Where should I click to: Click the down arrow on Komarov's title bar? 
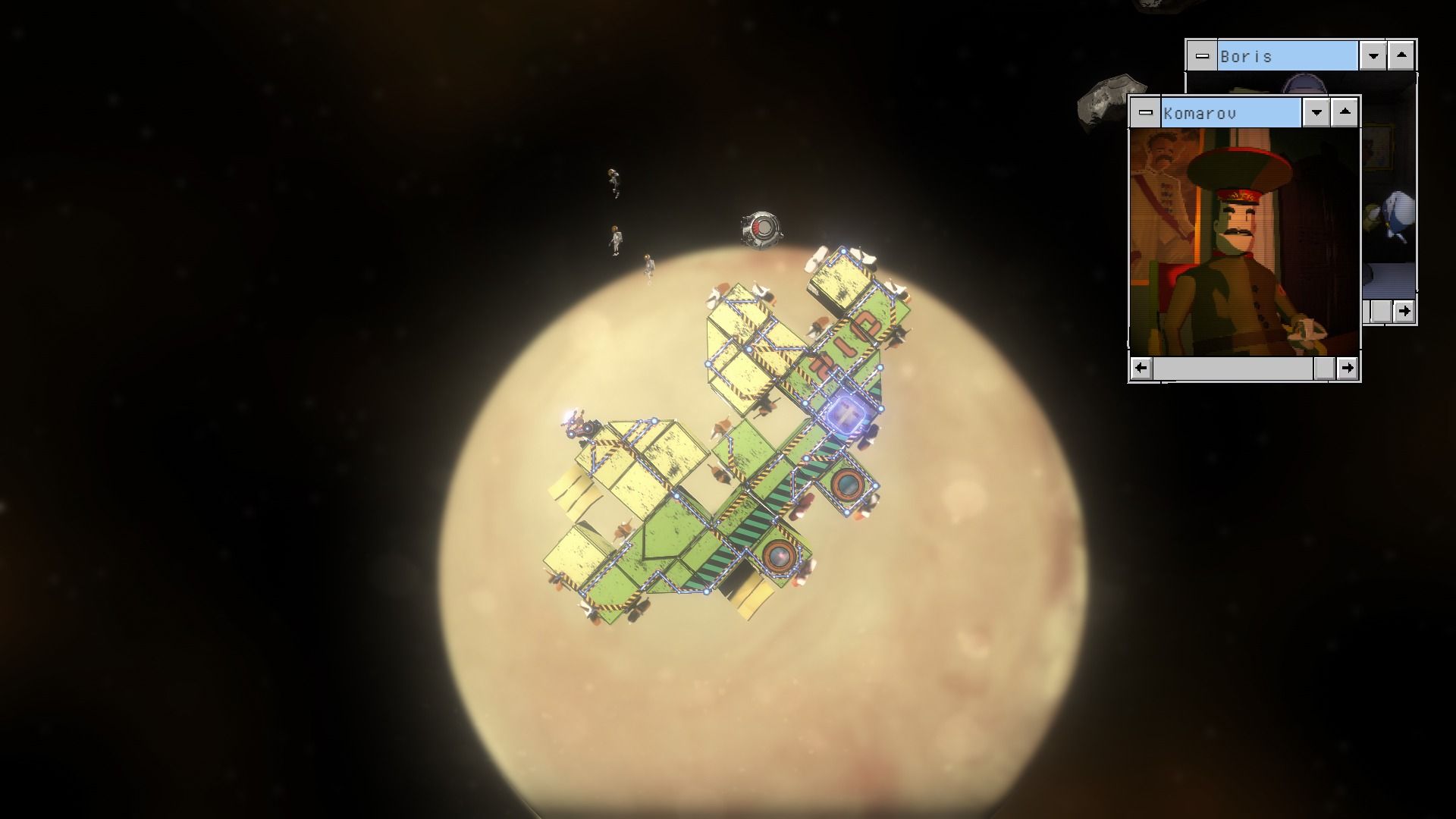tap(1316, 114)
